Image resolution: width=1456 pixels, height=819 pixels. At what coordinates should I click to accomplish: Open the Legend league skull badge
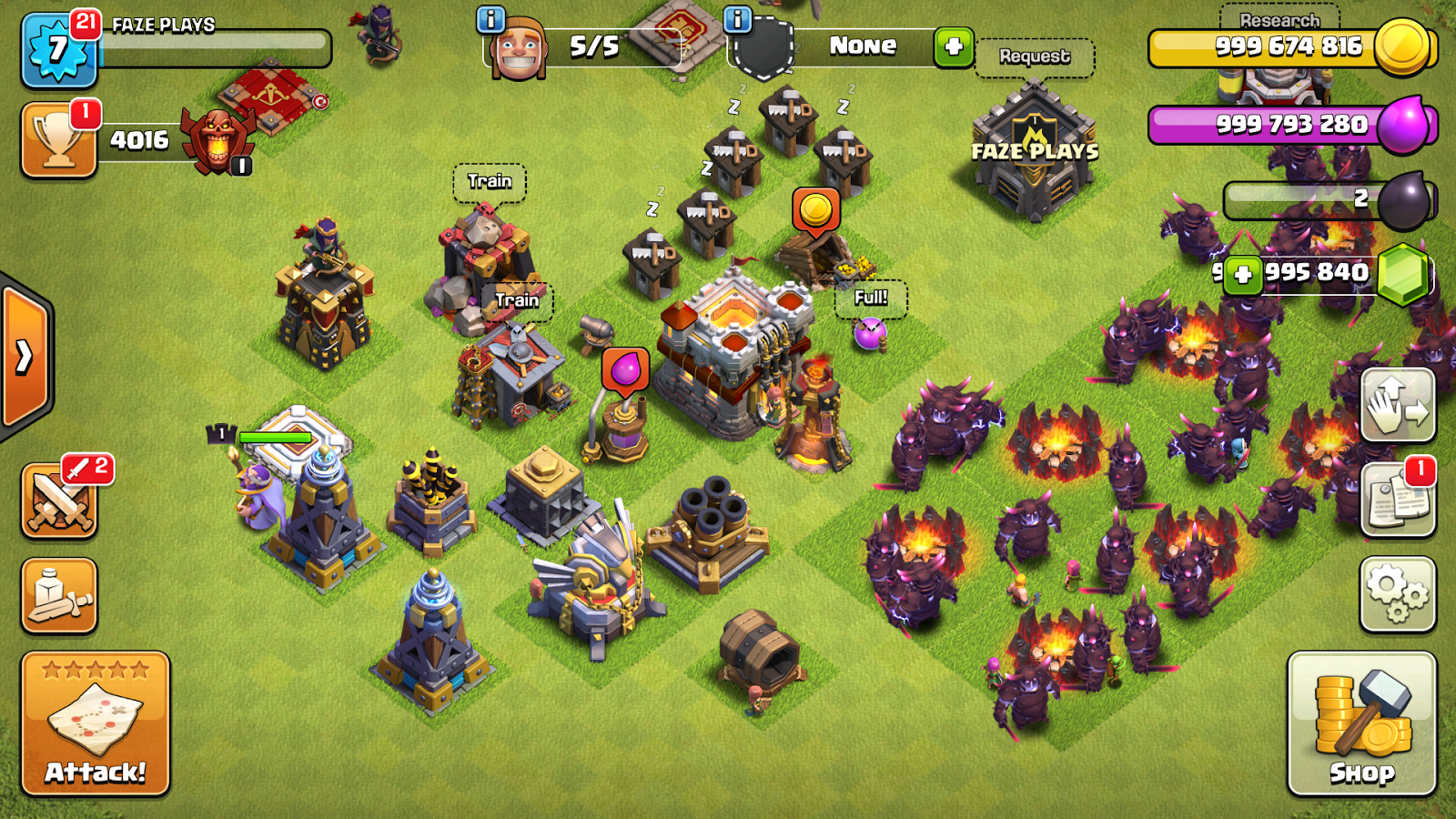tap(216, 140)
